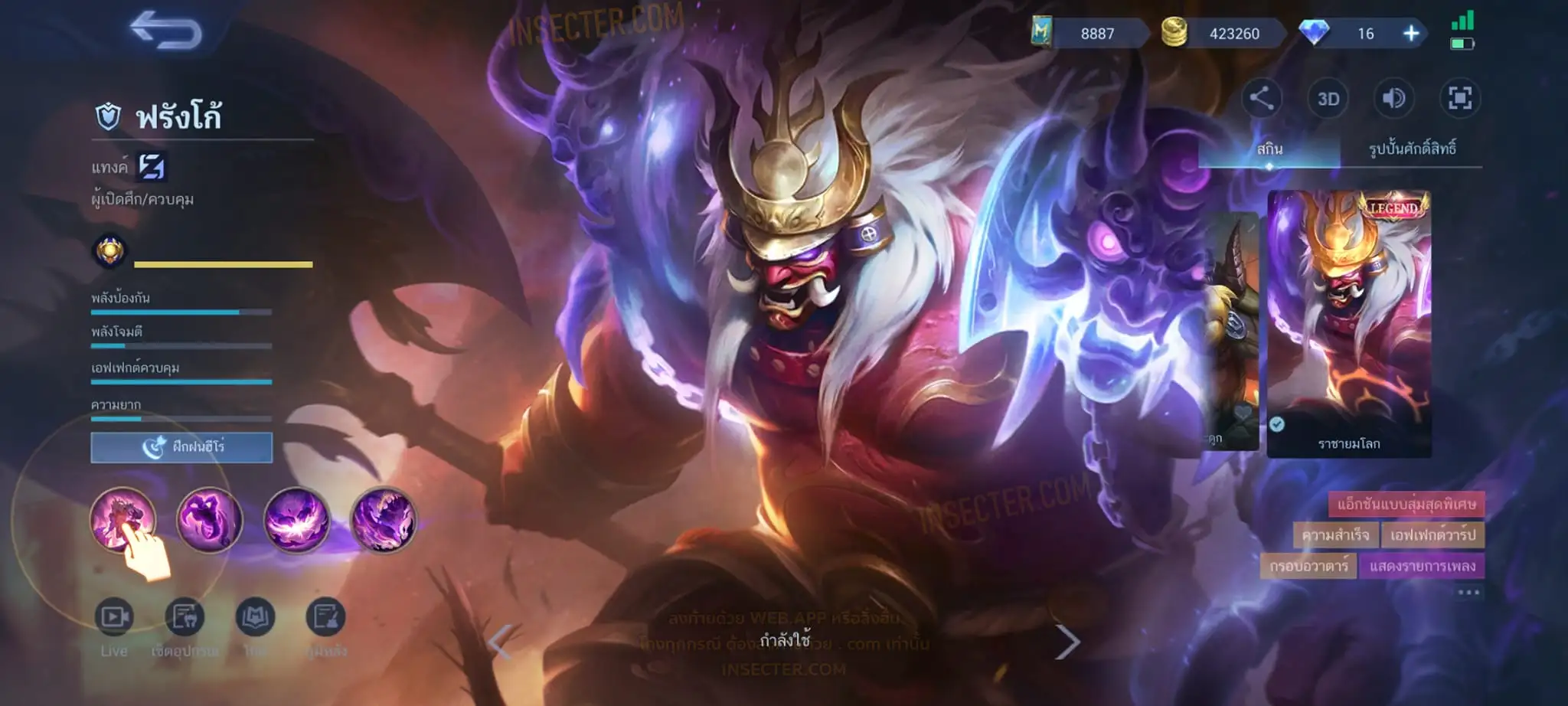1568x706 pixels.
Task: Switch to the 3D model view
Action: [x=1328, y=99]
